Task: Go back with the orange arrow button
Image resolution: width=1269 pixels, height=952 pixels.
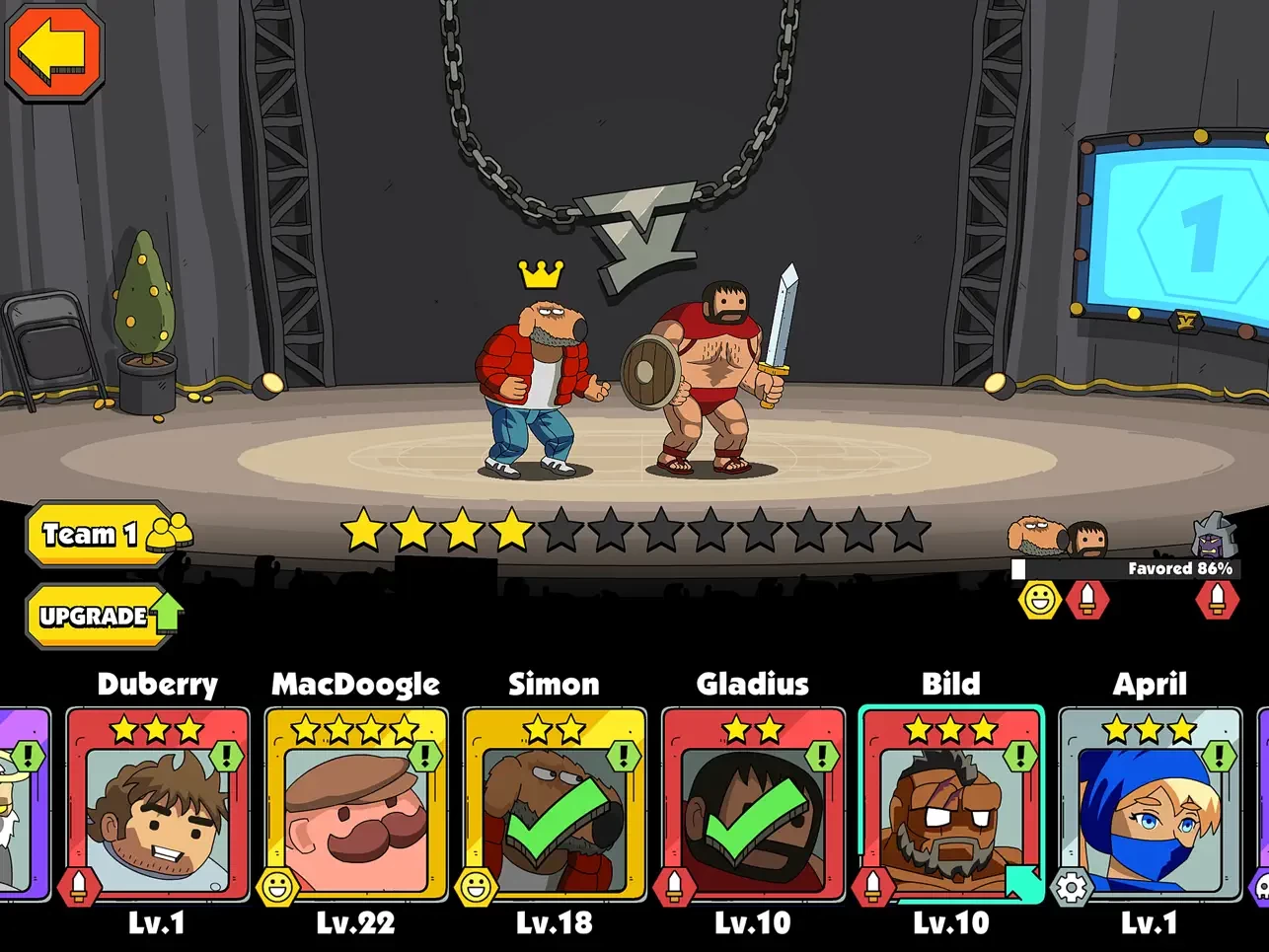Action: point(55,51)
